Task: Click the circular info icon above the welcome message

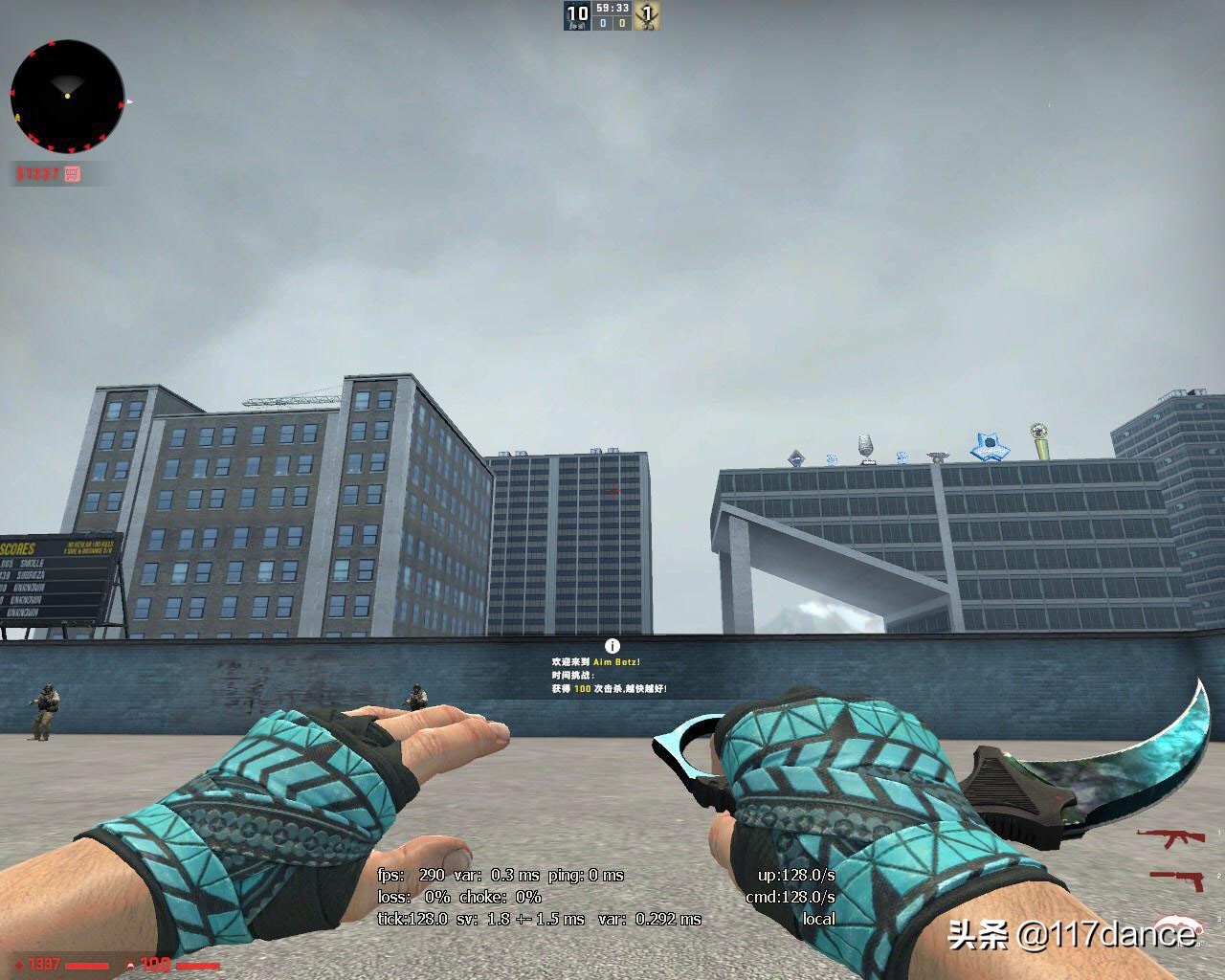Action: [x=611, y=644]
